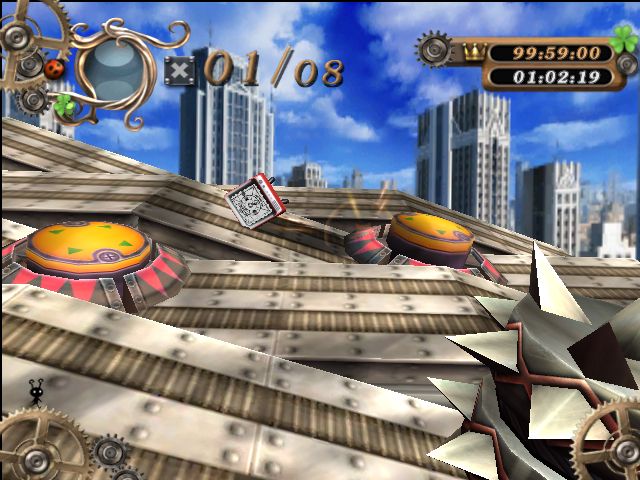Select the ladybug icon
Viewport: 640px width, 480px height.
(55, 68)
